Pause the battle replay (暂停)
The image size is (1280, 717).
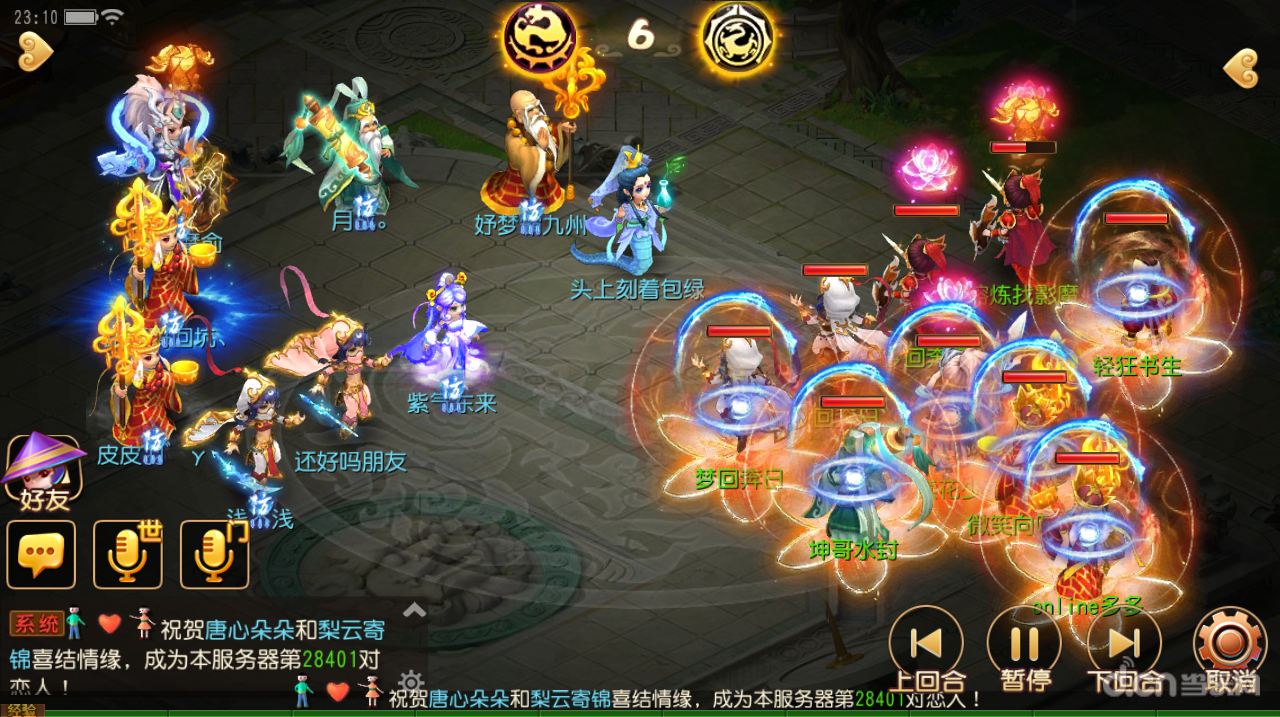click(1024, 644)
